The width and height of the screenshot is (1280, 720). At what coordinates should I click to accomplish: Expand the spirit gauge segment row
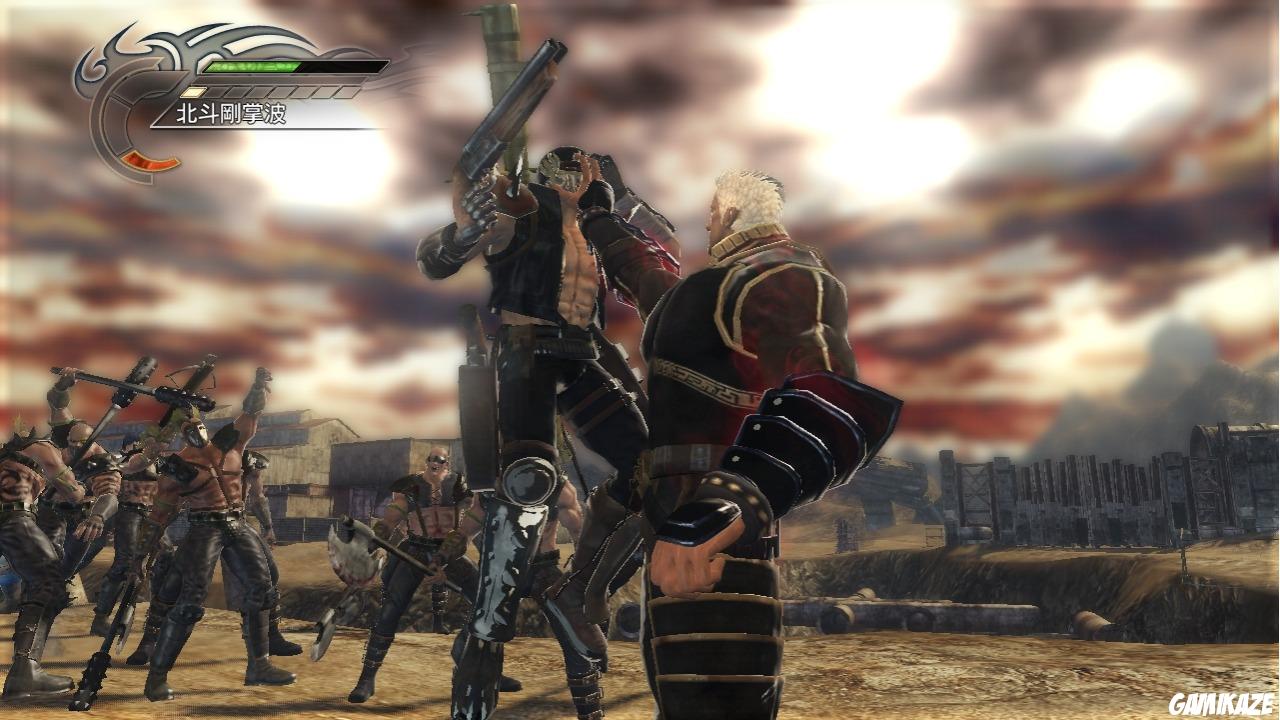coord(270,92)
